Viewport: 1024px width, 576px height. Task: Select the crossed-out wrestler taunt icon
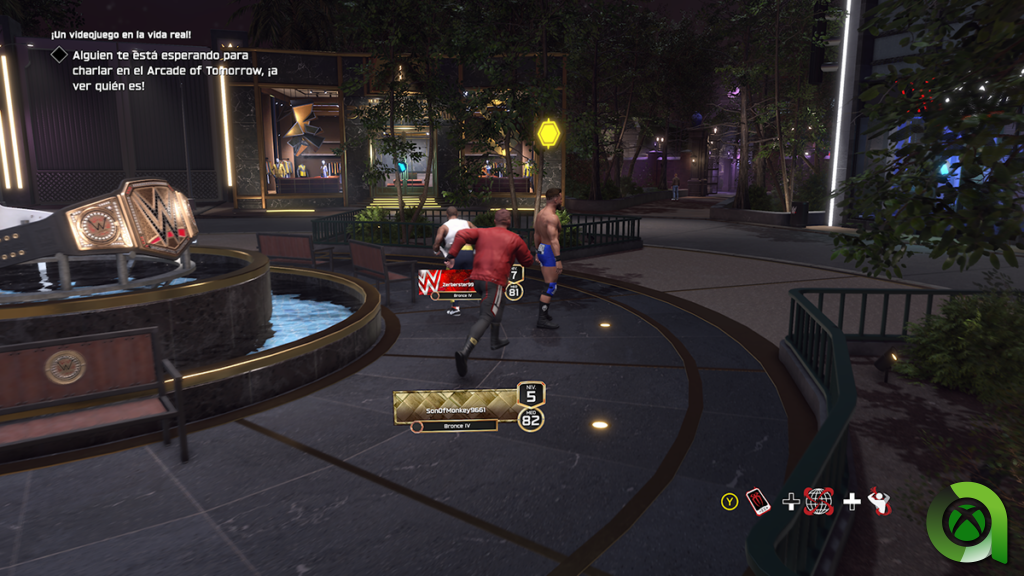point(879,501)
